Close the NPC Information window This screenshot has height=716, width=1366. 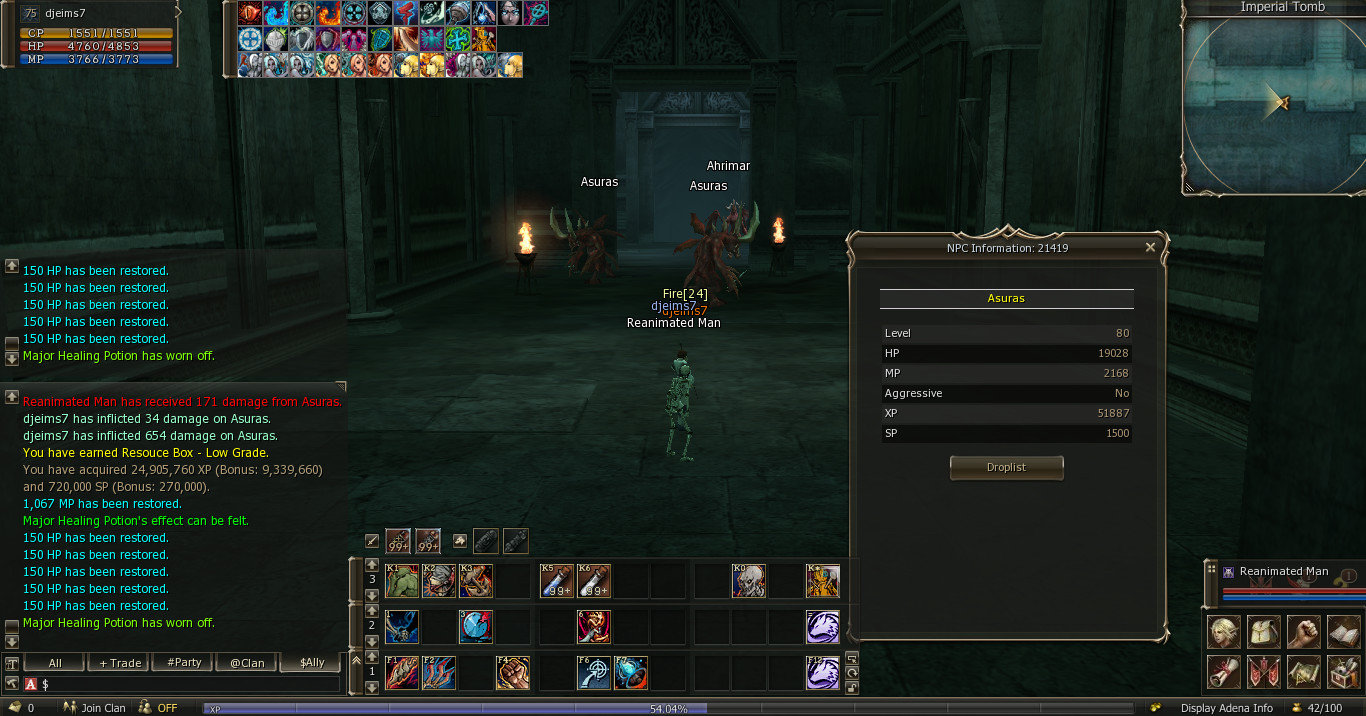click(x=1150, y=247)
